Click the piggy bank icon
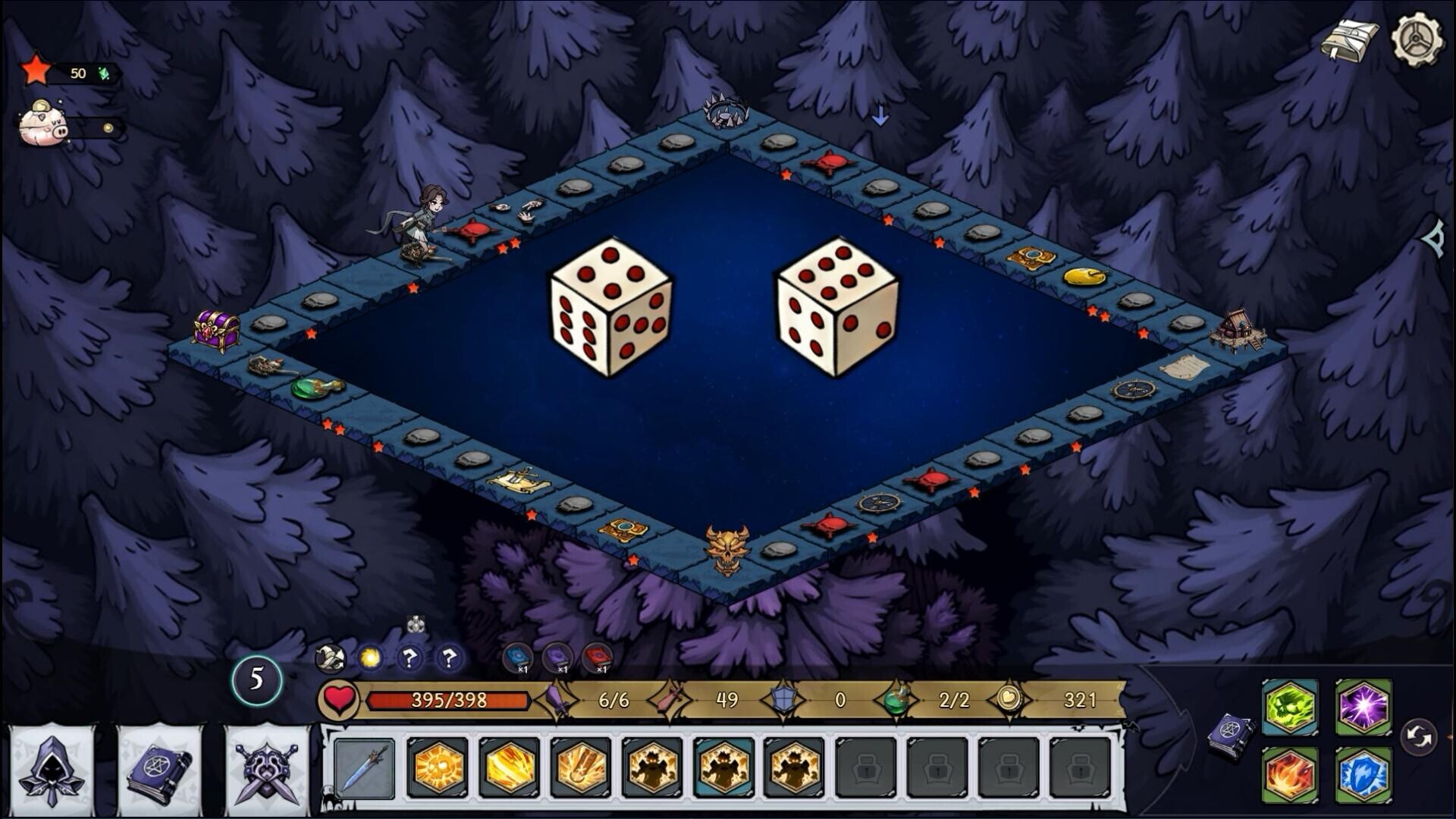This screenshot has width=1456, height=819. [44, 124]
